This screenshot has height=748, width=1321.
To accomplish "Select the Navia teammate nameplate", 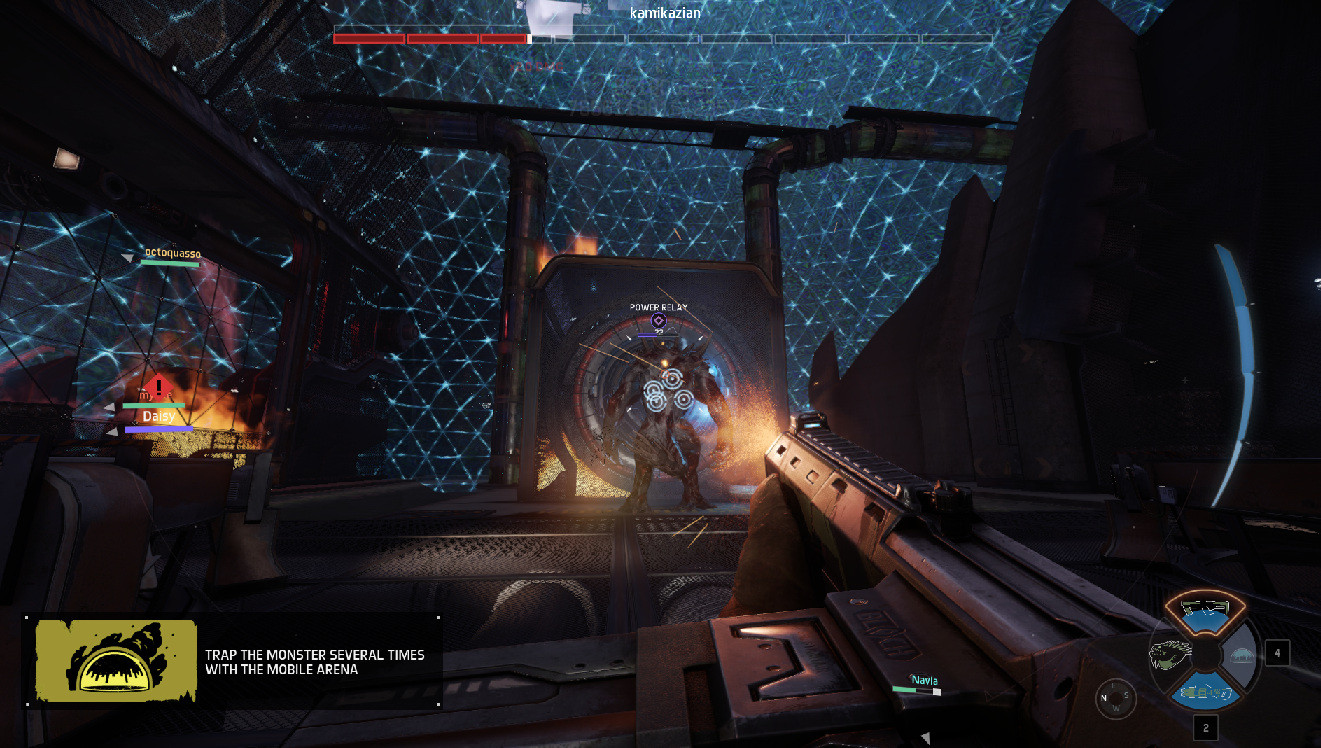I will pos(923,681).
